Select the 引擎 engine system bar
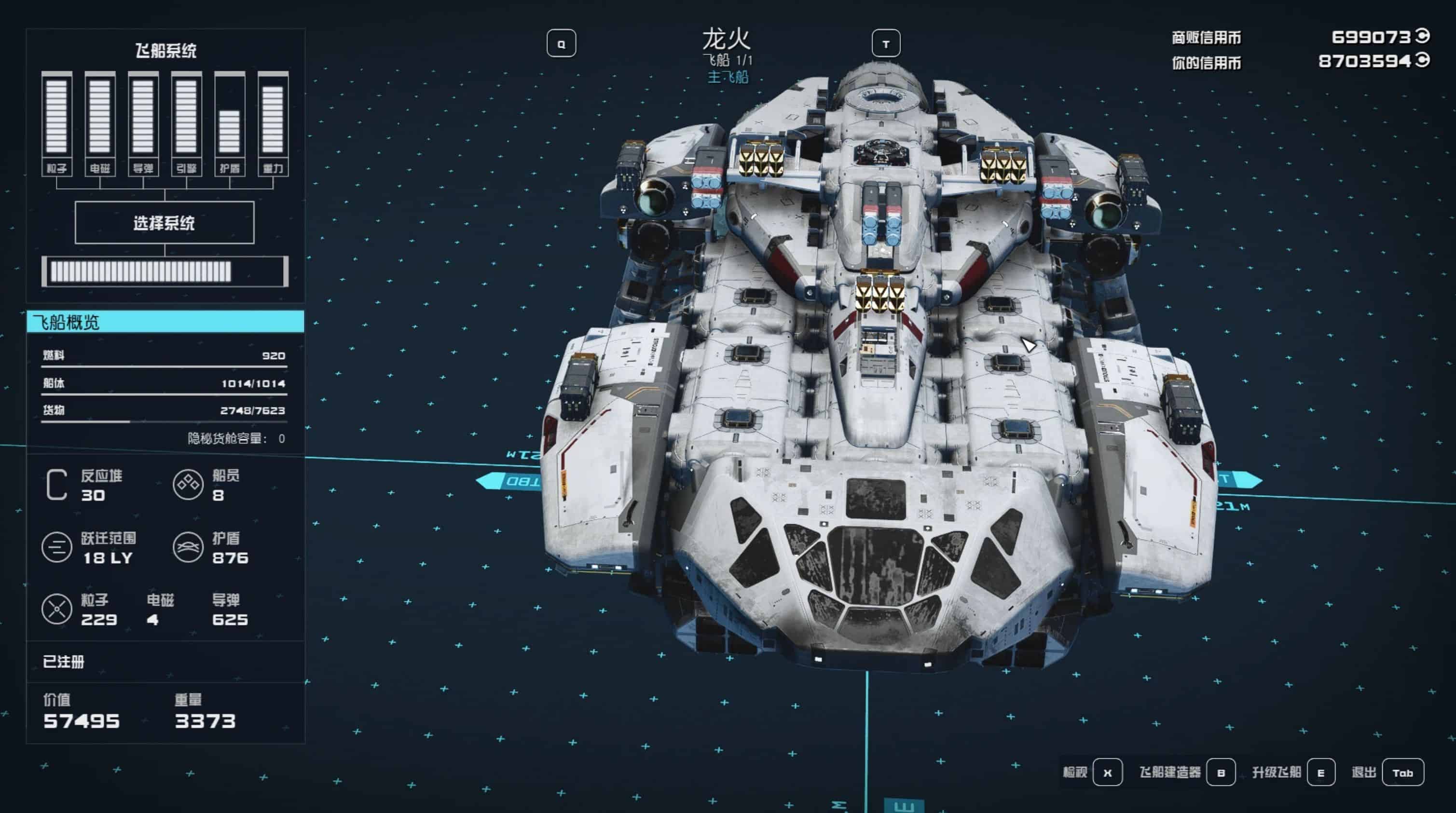The image size is (1456, 813). [x=187, y=123]
